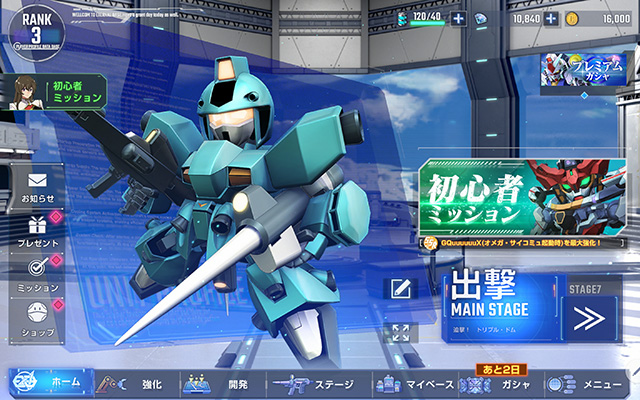The image size is (640, 400).
Task: Open the お知らせ notices
Action: pyautogui.click(x=38, y=188)
